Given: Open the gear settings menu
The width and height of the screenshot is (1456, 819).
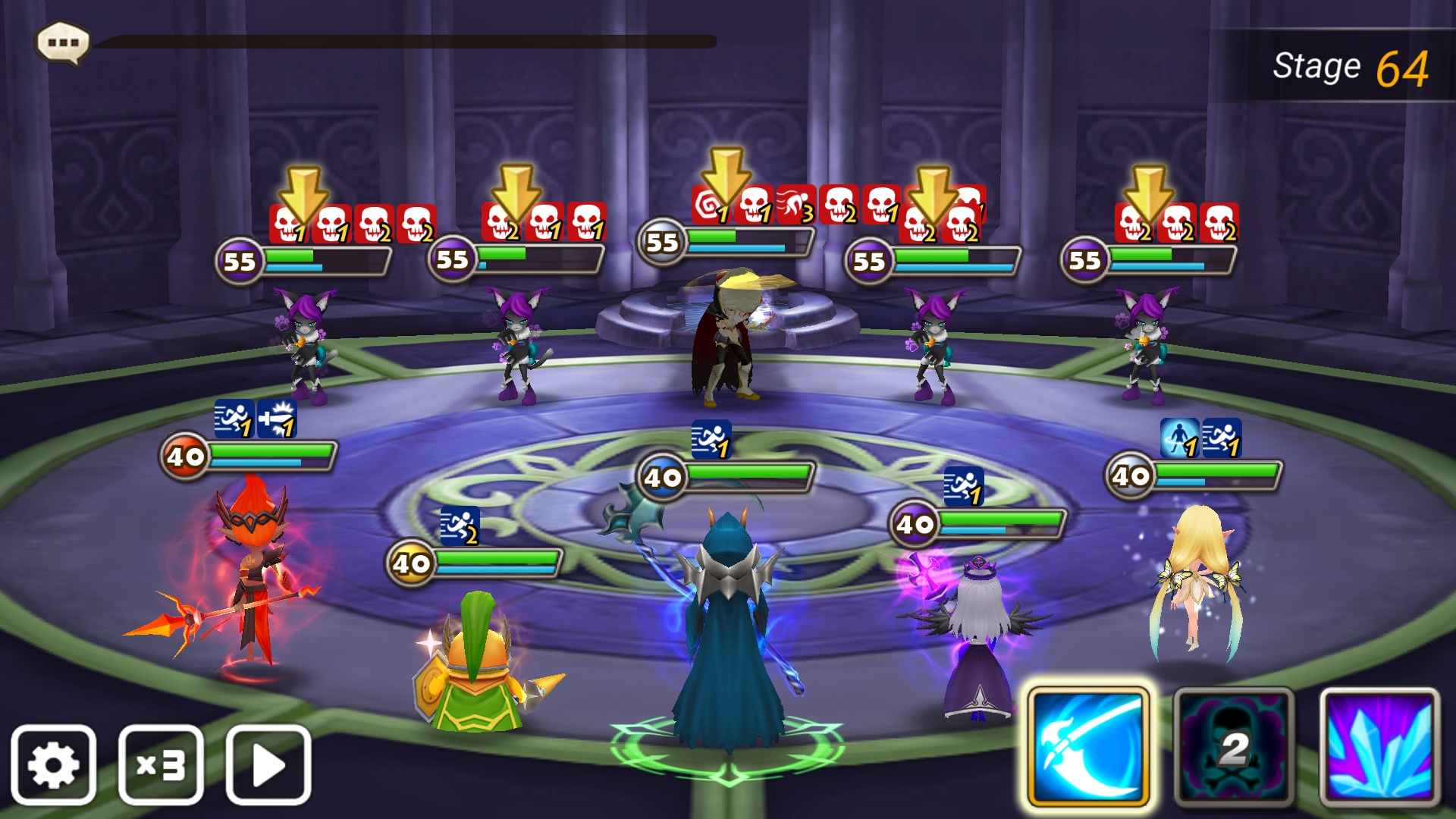Looking at the screenshot, I should coord(53,764).
